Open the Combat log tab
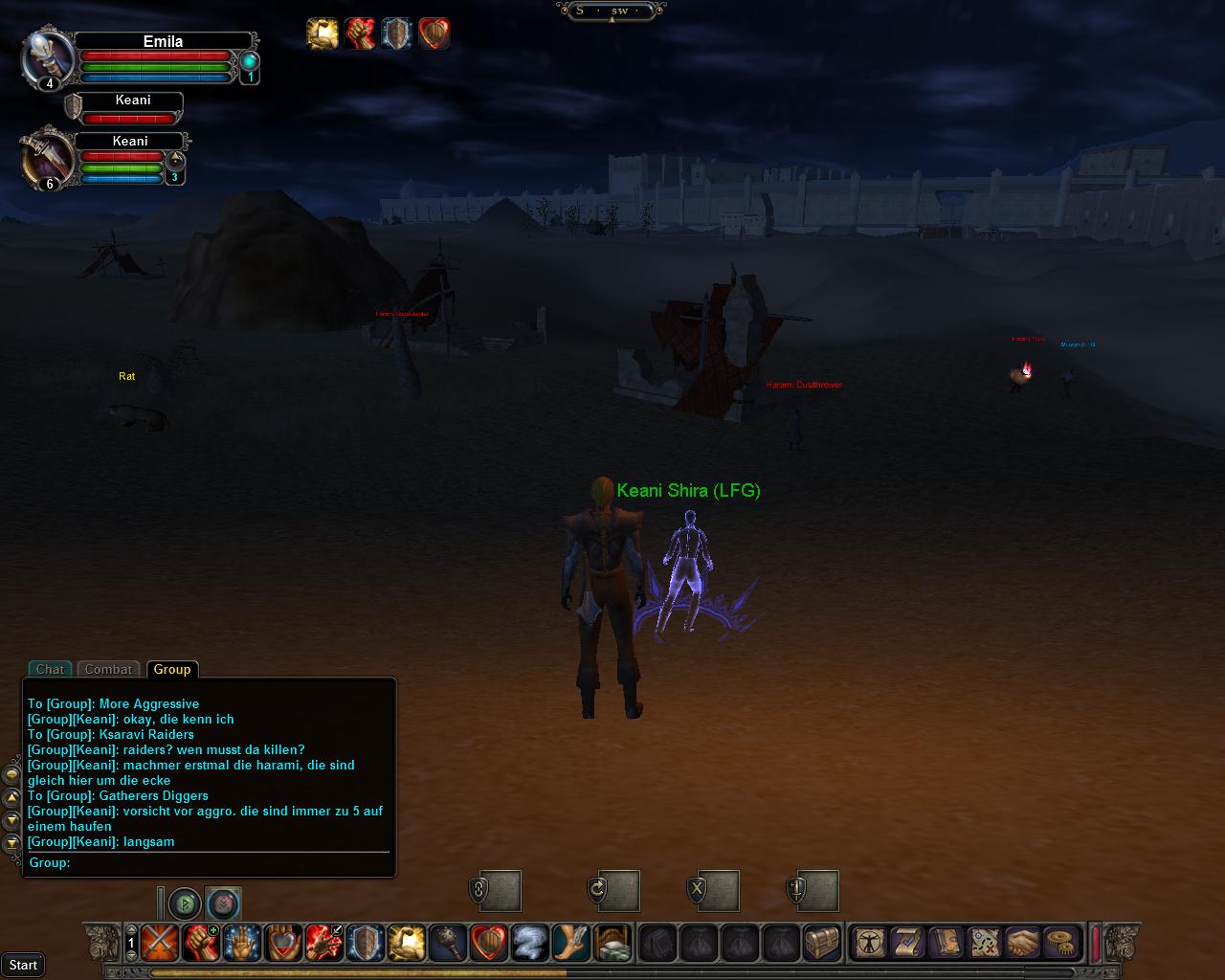The image size is (1225, 980). [108, 669]
